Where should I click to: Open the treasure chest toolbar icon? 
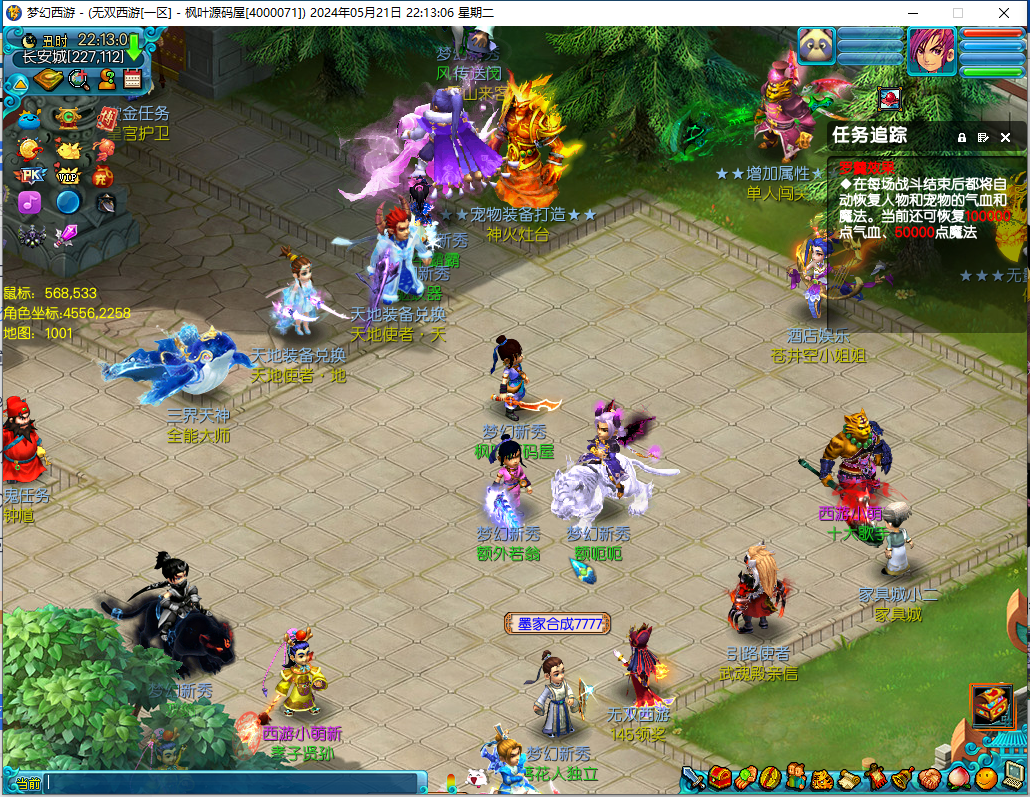coord(720,778)
